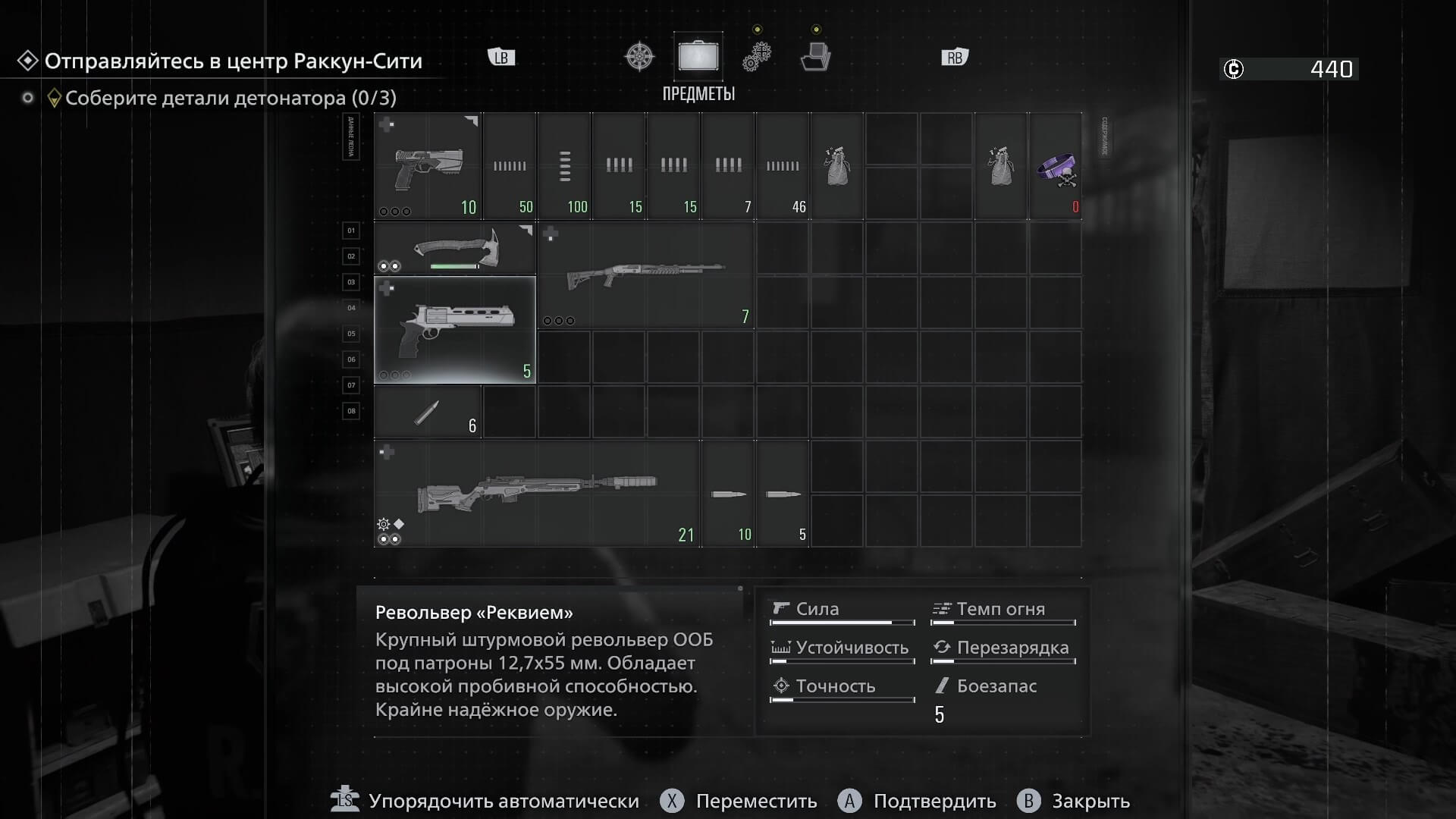
Task: Click the notification dot above the folder icon
Action: 815,30
